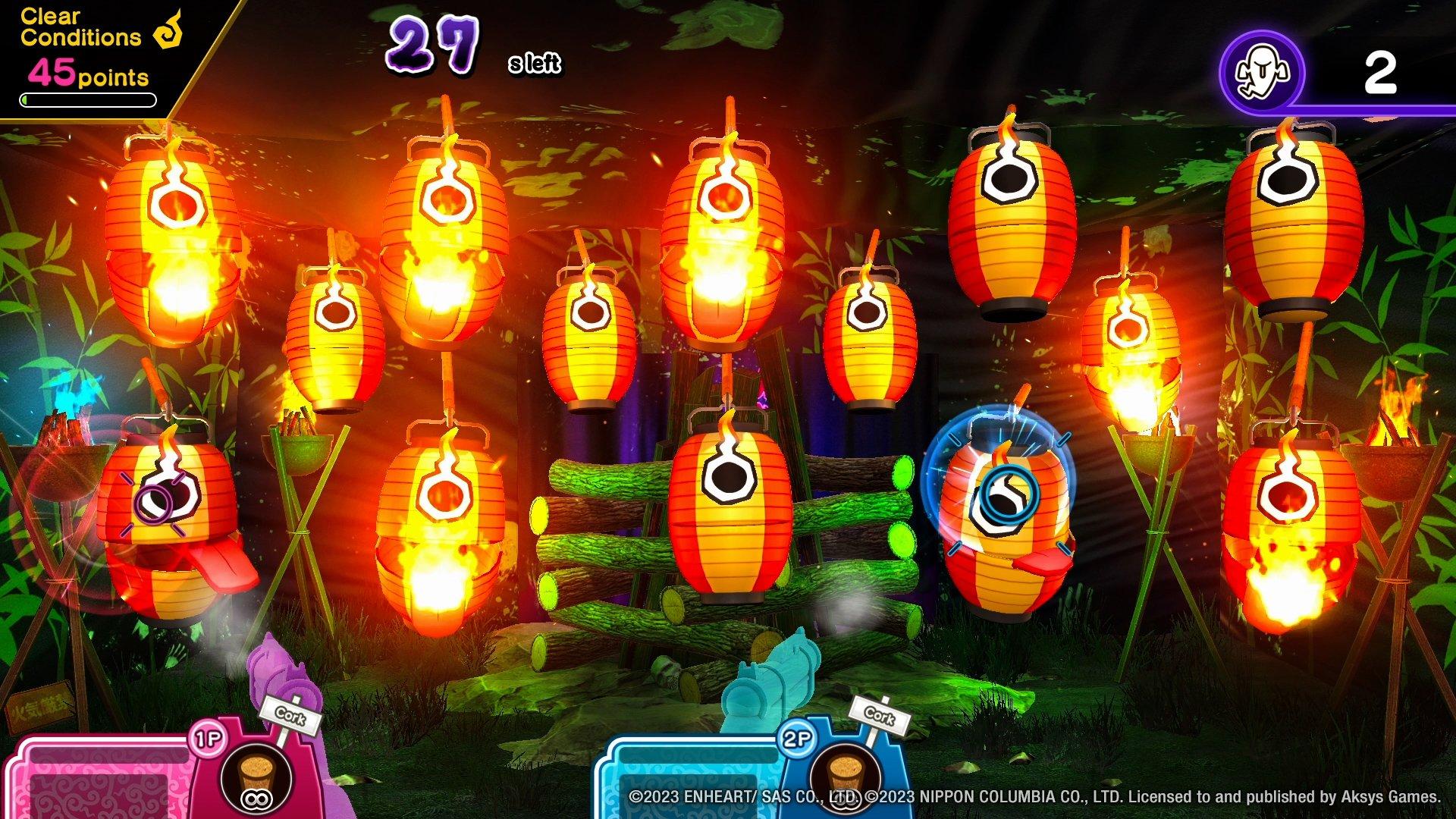Click the Cork sign above the pink gun
This screenshot has width=1456, height=819.
point(291,716)
